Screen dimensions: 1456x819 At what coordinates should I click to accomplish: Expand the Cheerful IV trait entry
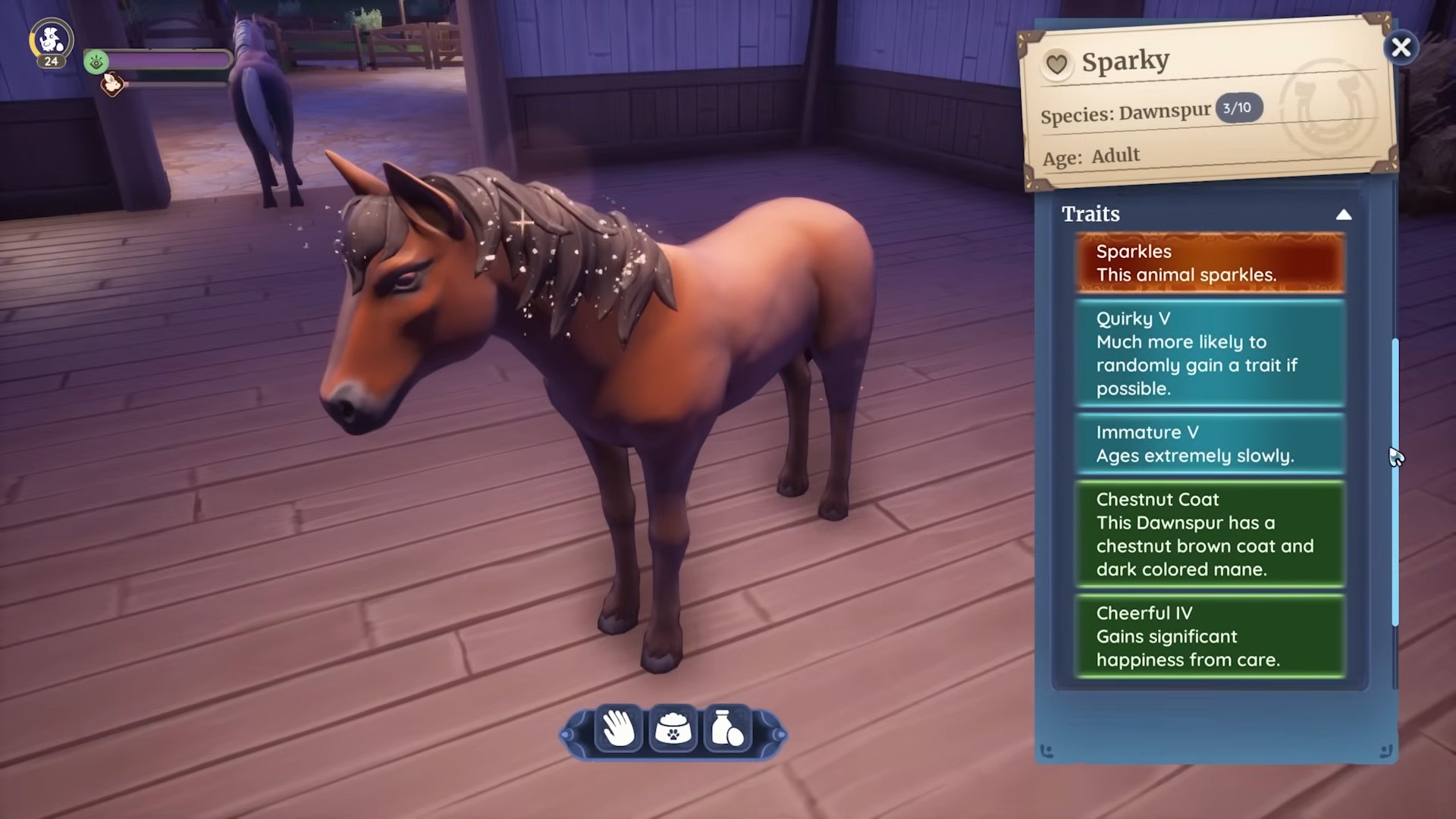point(1210,636)
